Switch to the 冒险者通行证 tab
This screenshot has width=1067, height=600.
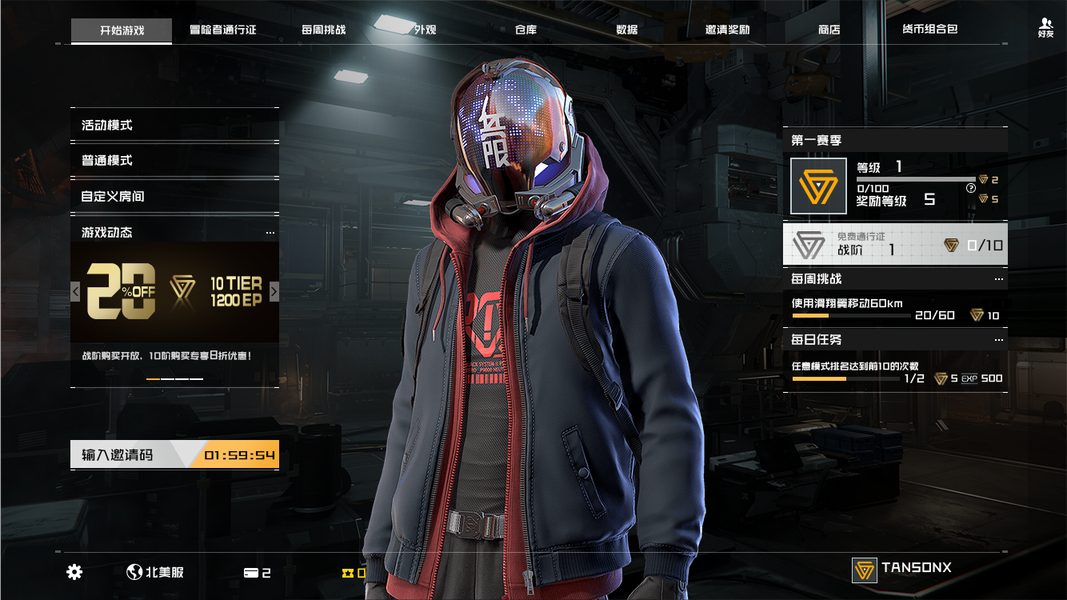coord(222,30)
